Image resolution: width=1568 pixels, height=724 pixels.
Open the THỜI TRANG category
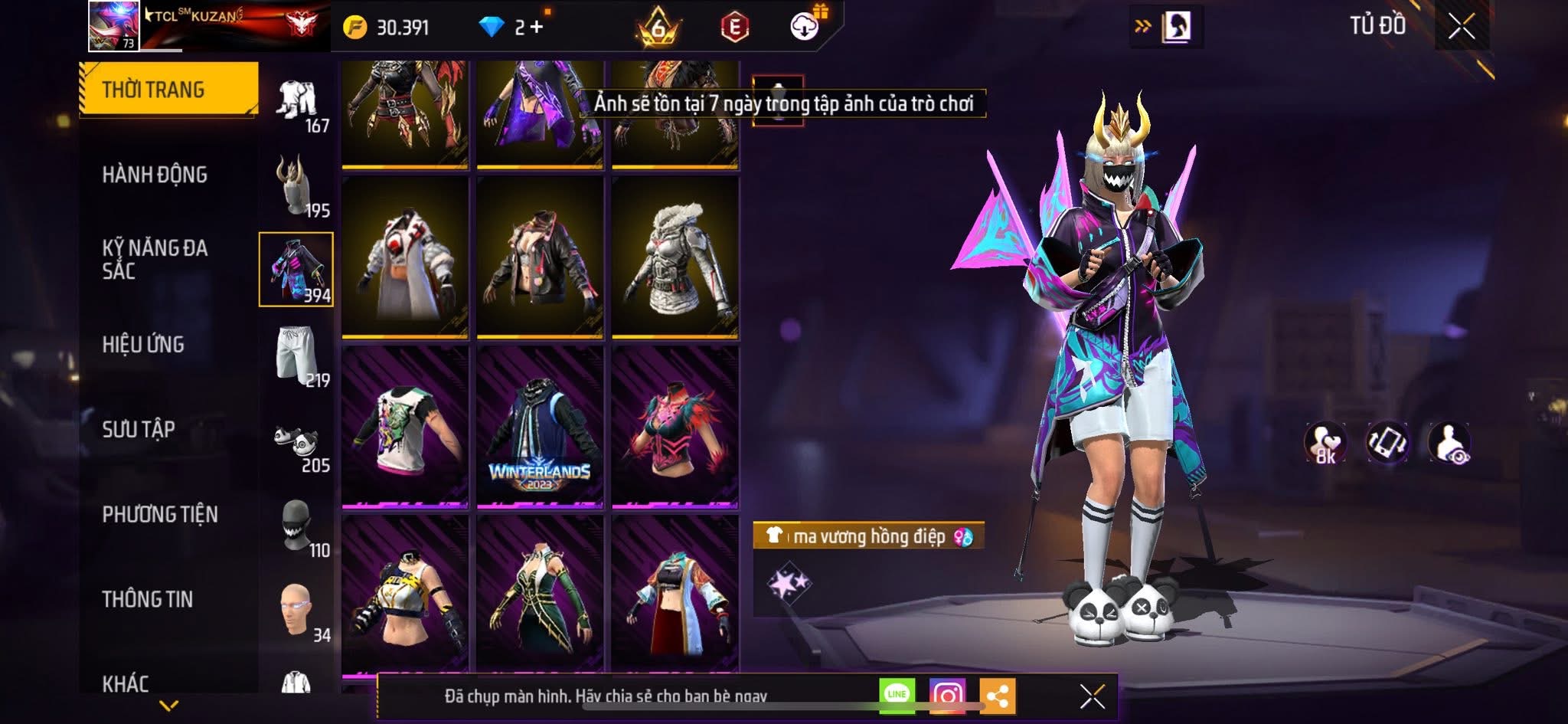pos(168,89)
